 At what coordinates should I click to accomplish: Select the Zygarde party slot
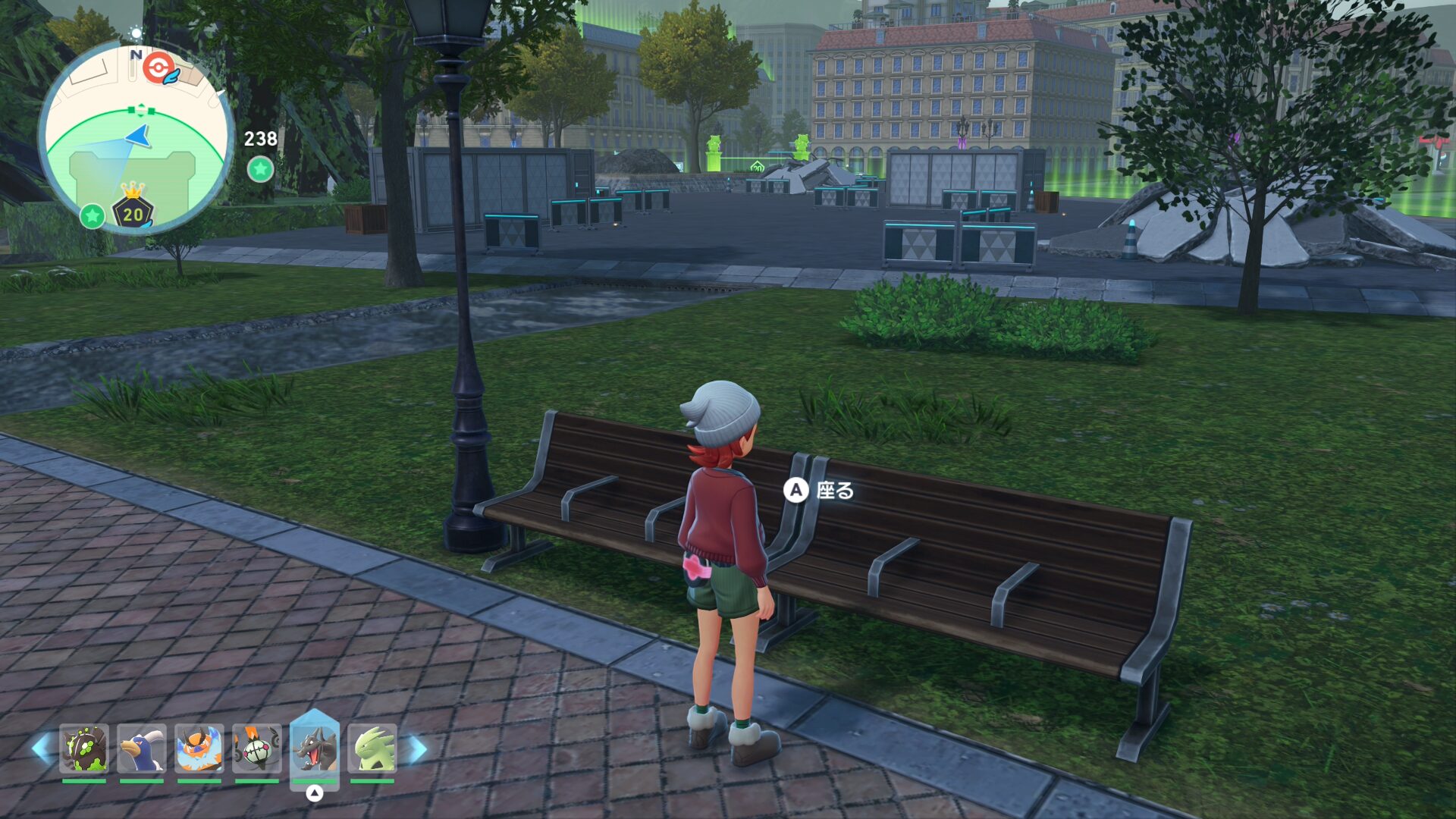pos(84,748)
